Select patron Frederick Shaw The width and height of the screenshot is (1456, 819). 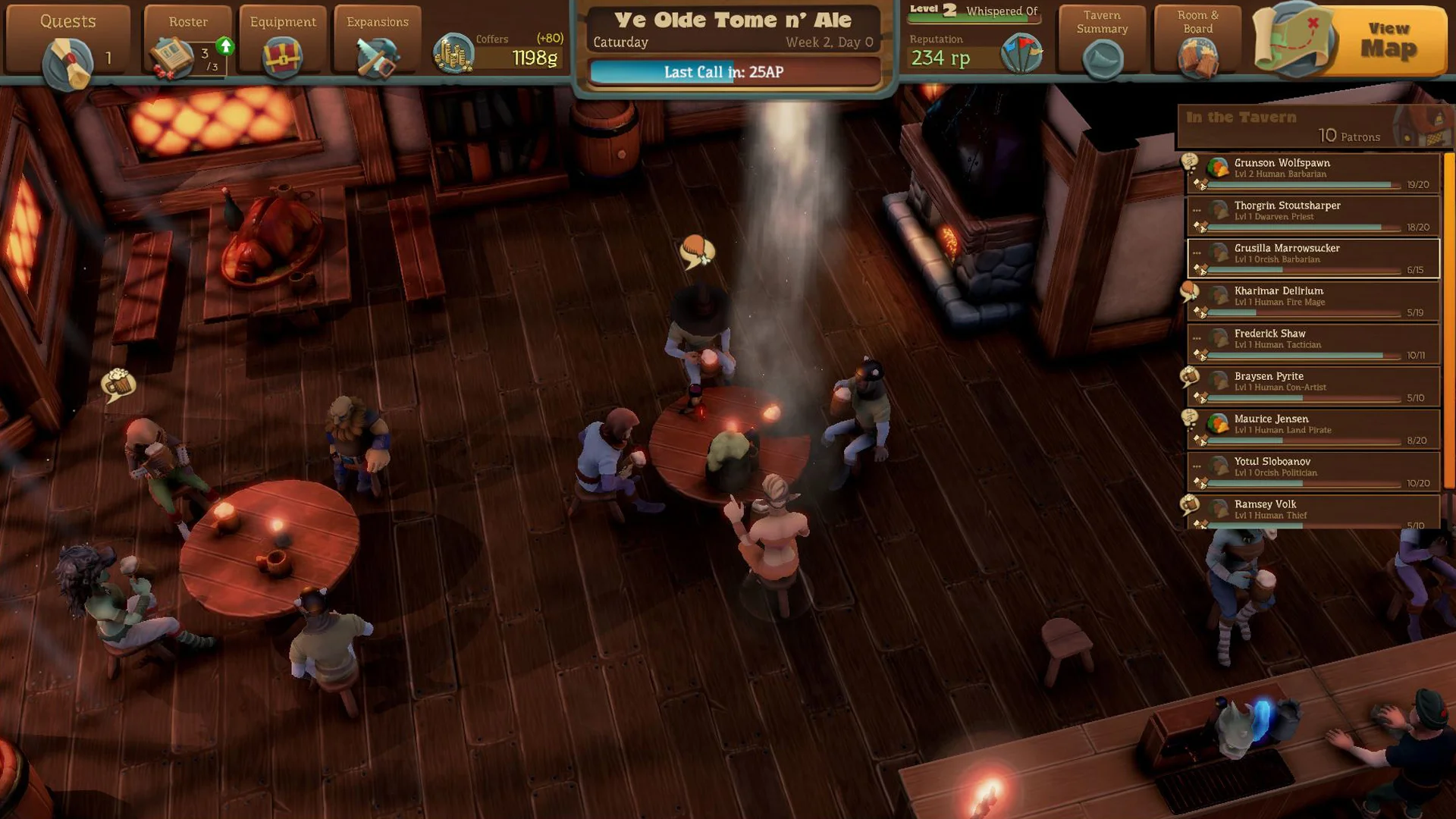click(x=1313, y=344)
